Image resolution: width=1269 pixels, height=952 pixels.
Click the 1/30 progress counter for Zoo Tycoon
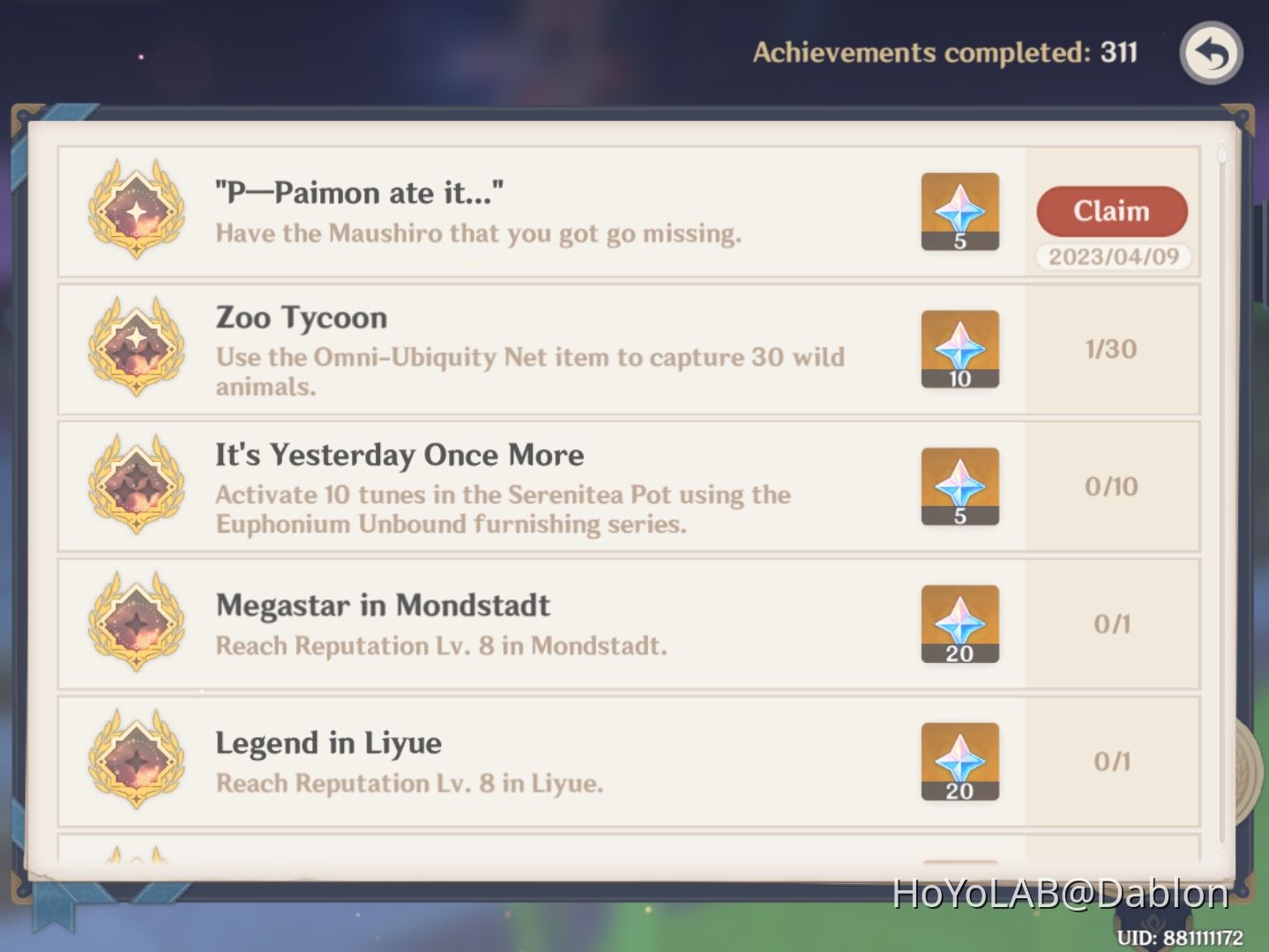[1113, 349]
